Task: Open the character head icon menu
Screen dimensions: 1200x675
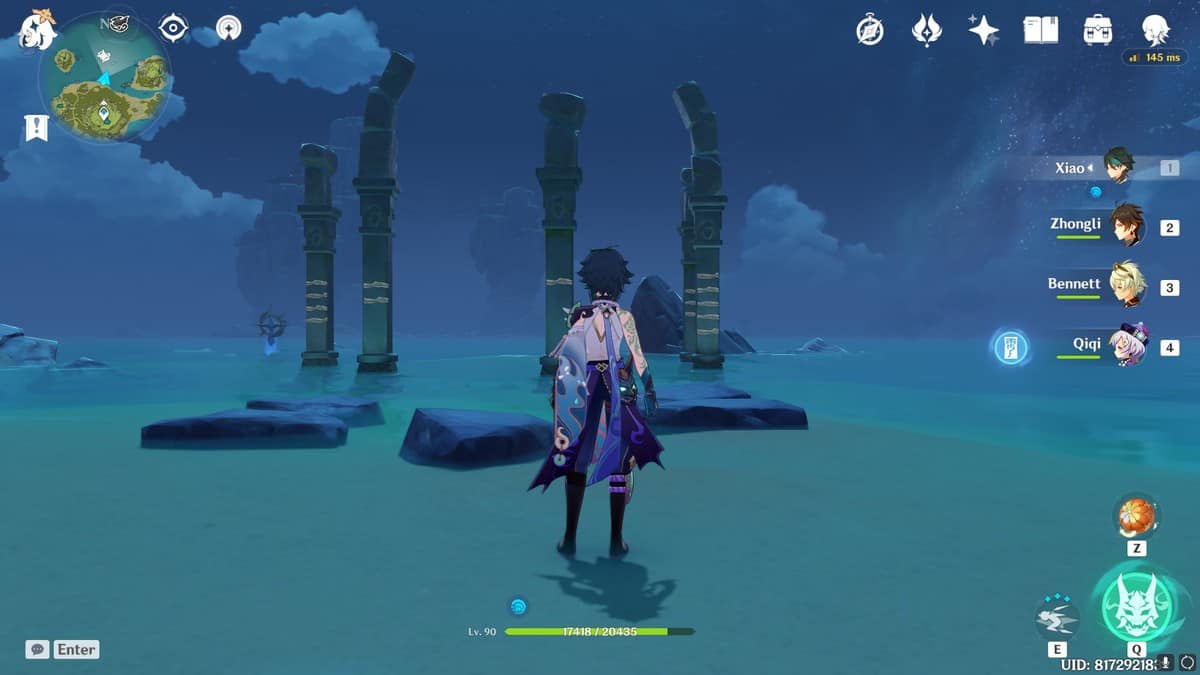Action: [1156, 30]
